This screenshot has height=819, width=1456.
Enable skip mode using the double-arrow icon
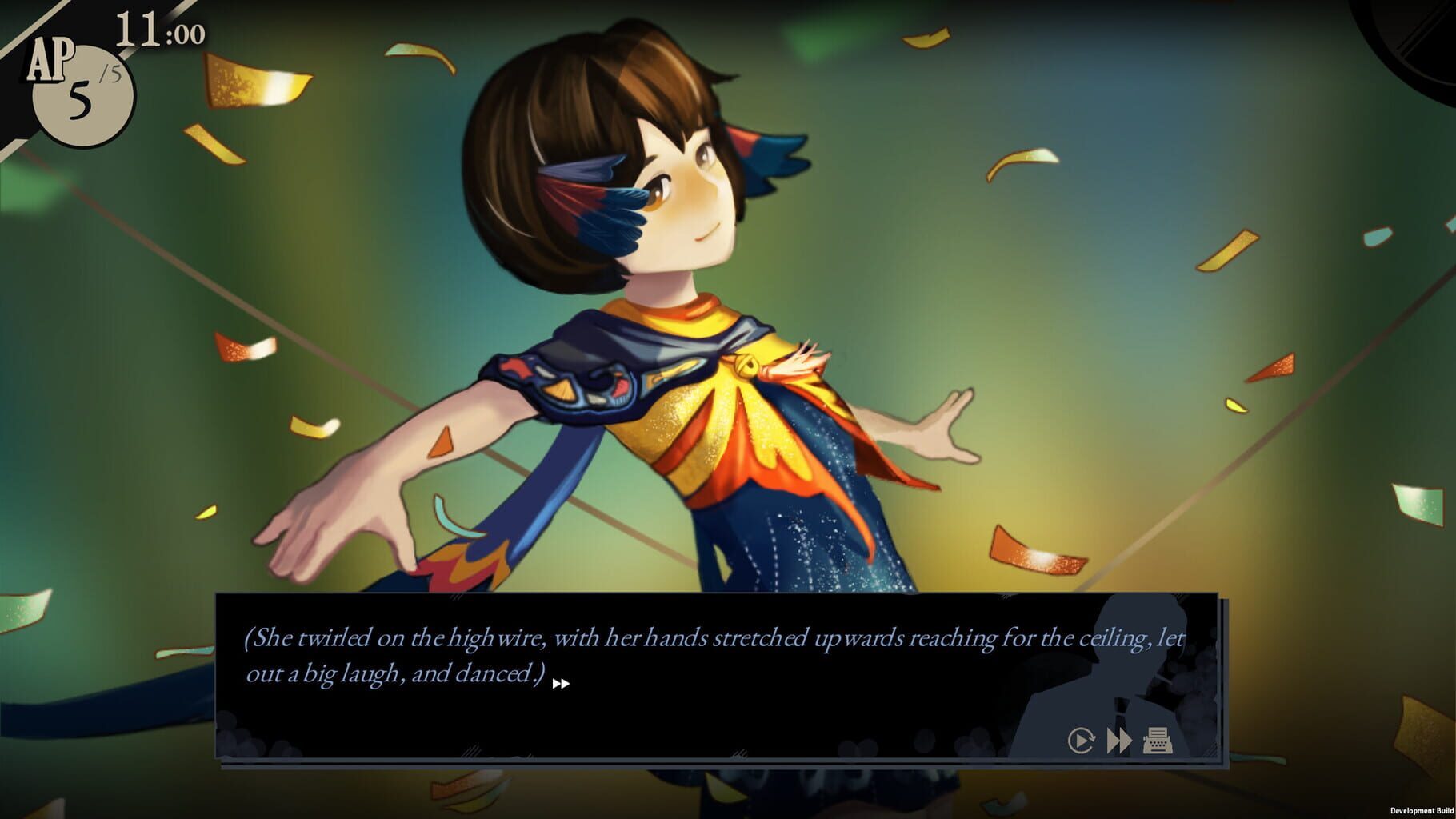click(x=1118, y=740)
